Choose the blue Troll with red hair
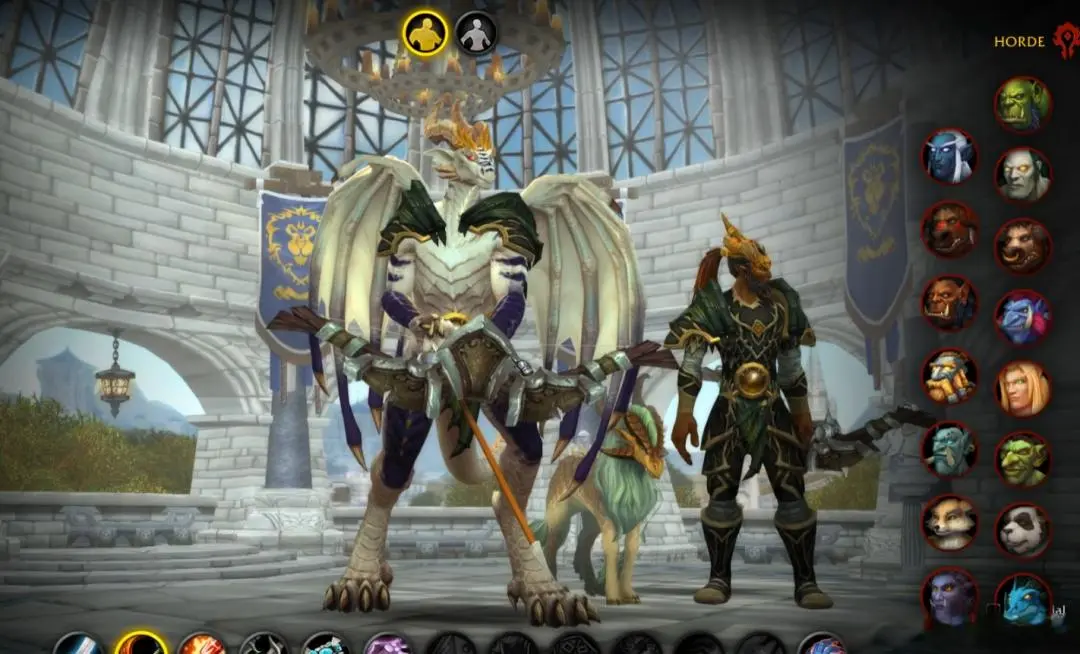The width and height of the screenshot is (1080, 654). [x=1022, y=317]
